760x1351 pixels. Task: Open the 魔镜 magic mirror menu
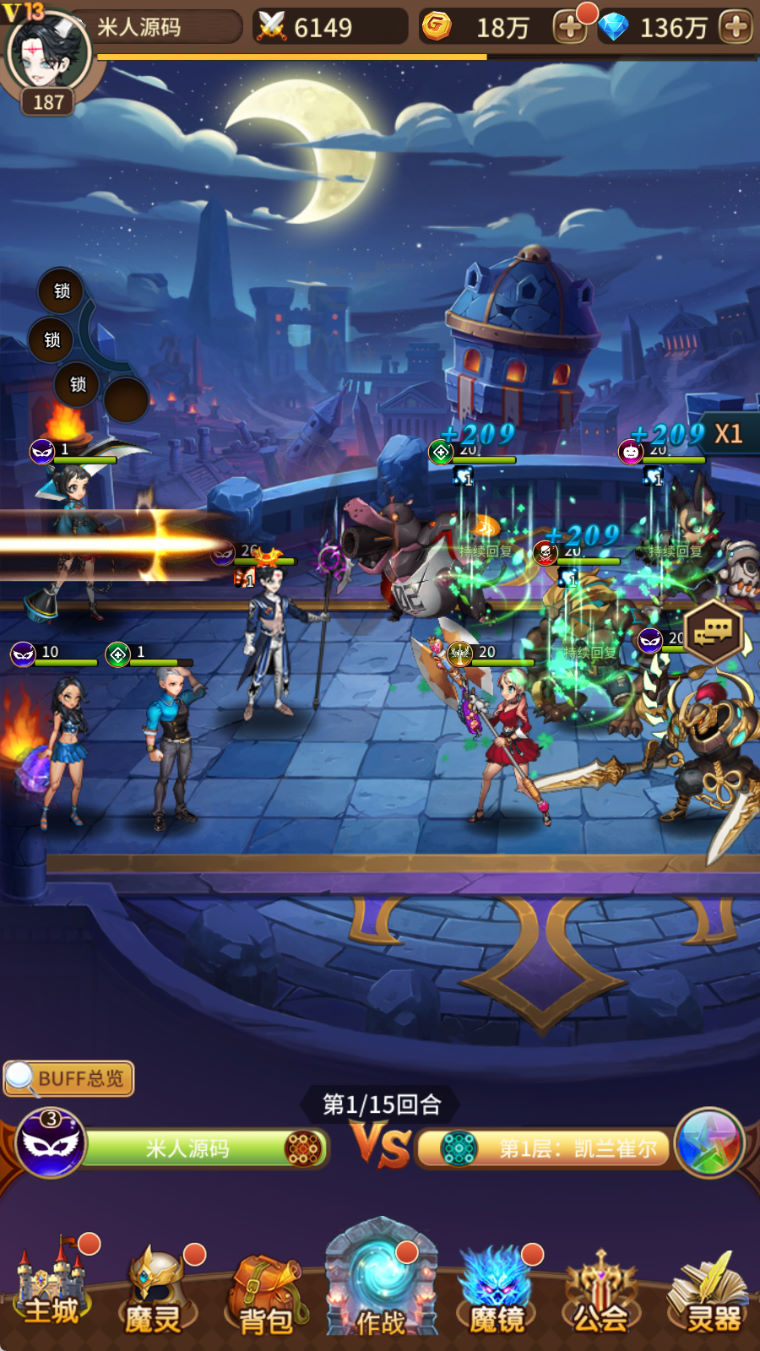tap(497, 1292)
